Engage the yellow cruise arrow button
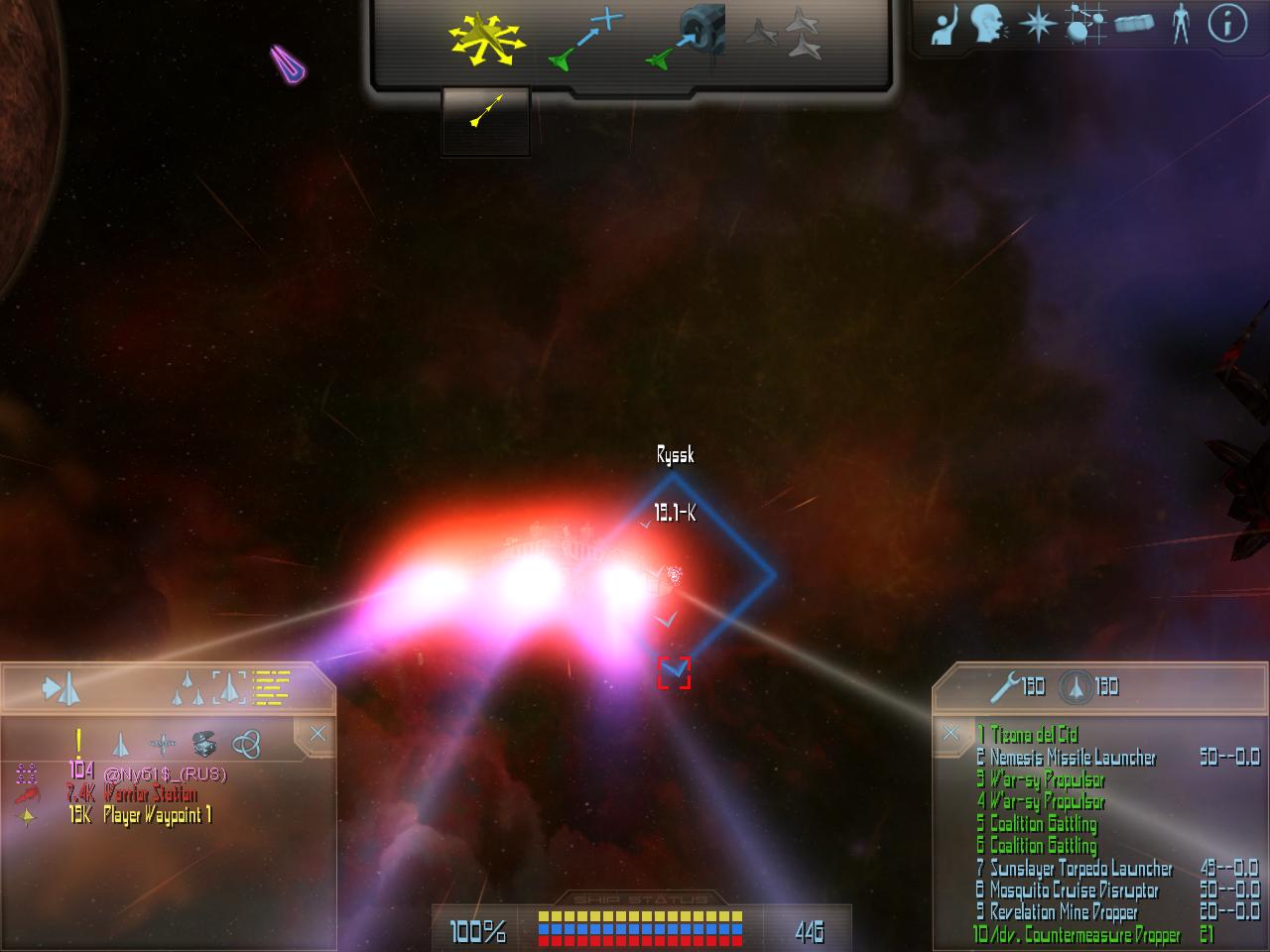This screenshot has width=1270, height=952. 485,110
